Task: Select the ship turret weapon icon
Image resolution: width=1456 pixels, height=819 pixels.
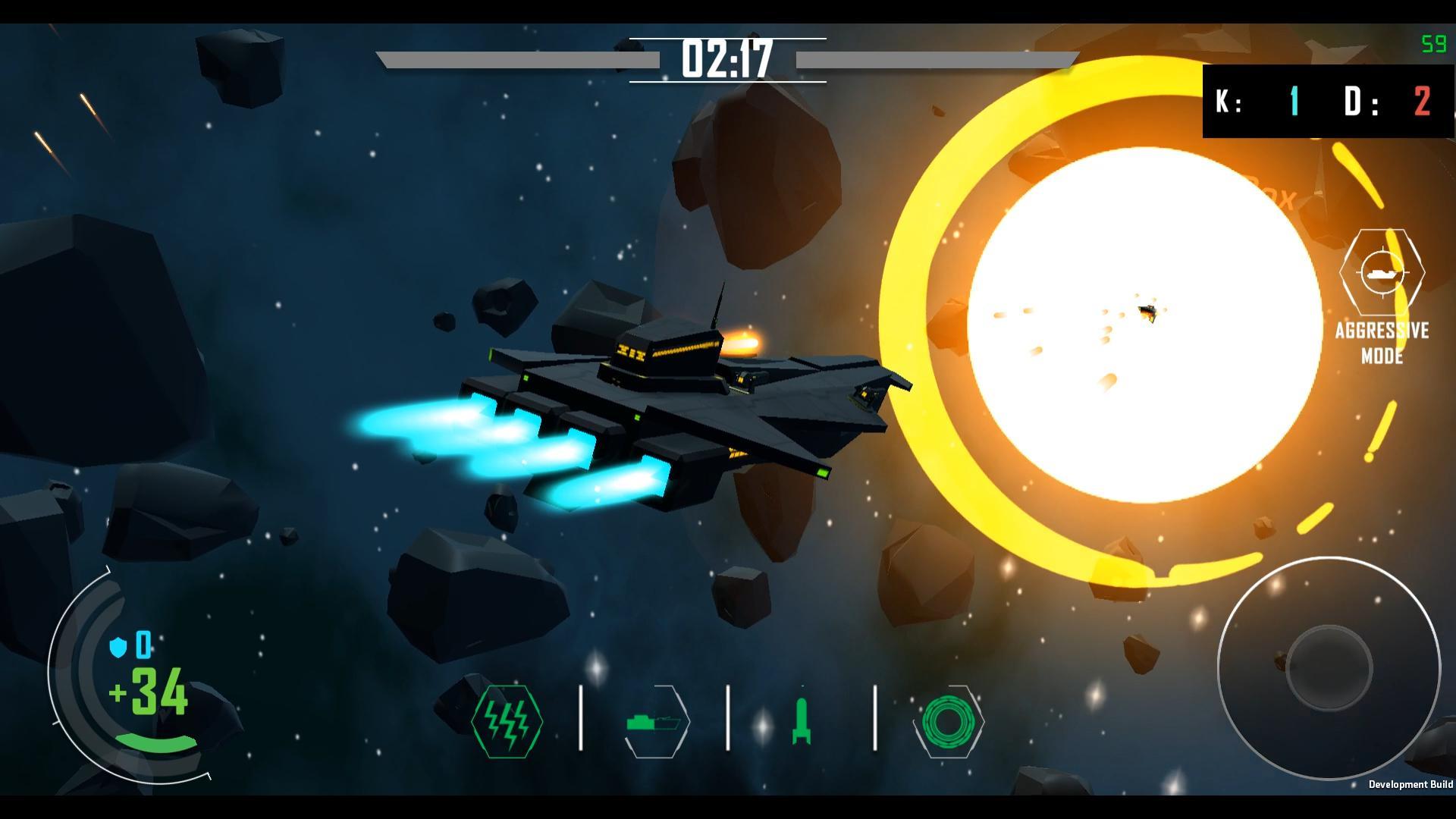Action: coord(655,721)
